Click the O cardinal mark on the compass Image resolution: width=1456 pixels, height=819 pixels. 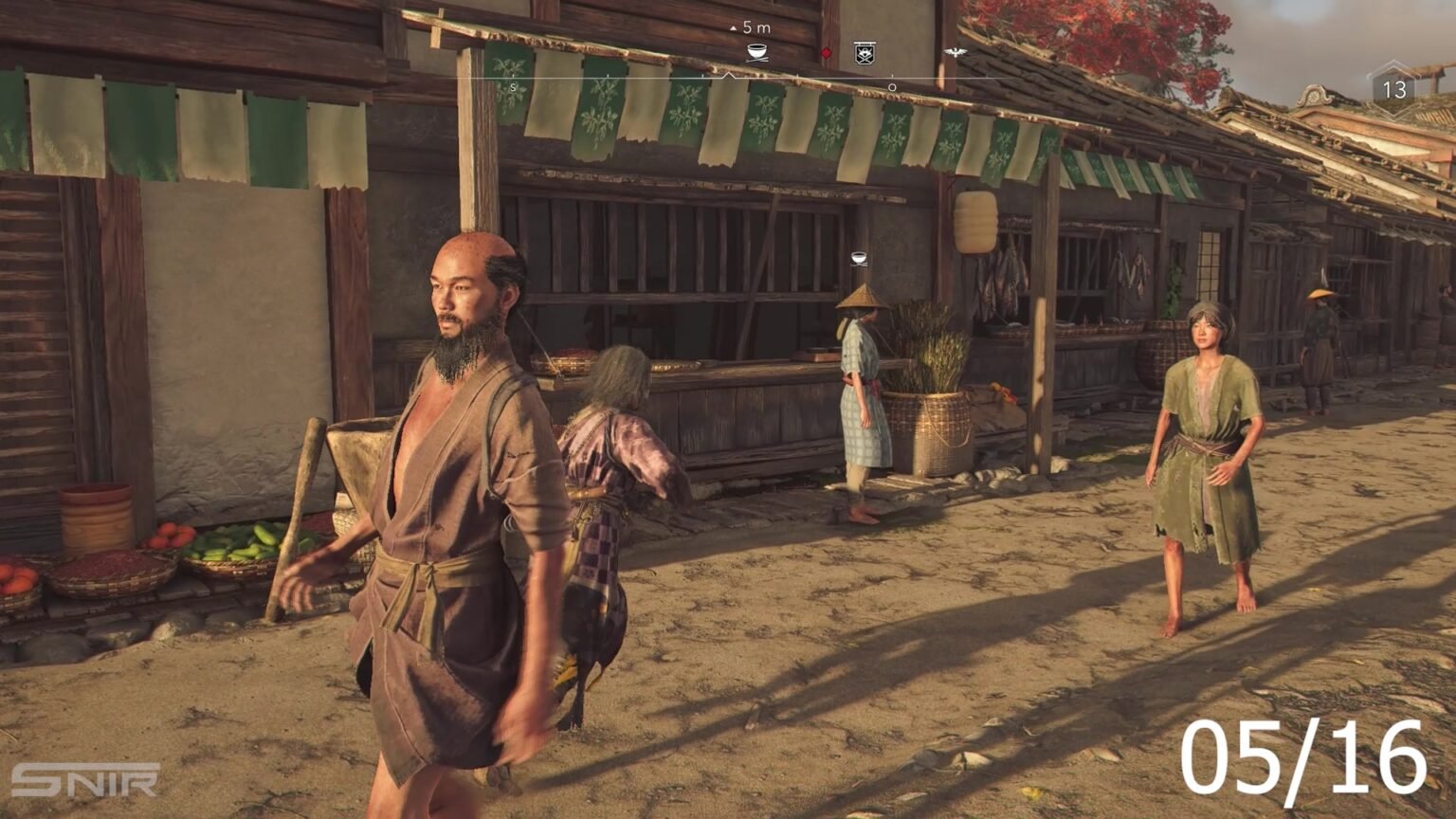click(889, 83)
